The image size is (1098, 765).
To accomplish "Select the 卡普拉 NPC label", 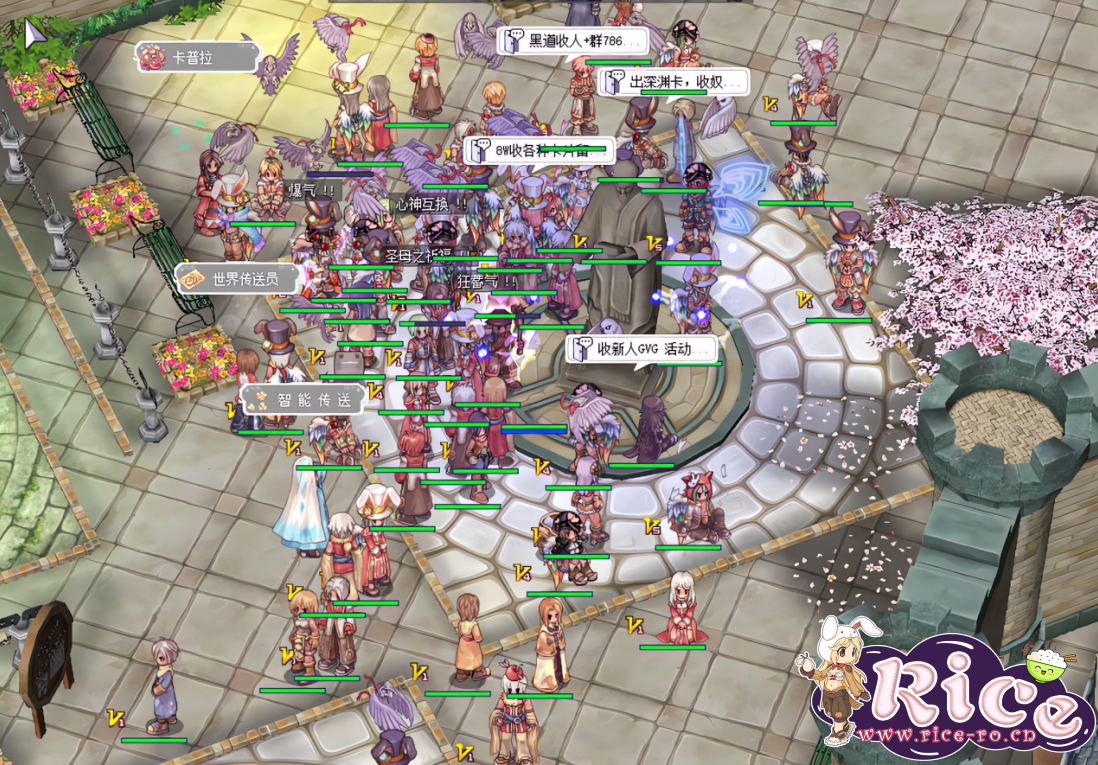I will (x=193, y=57).
